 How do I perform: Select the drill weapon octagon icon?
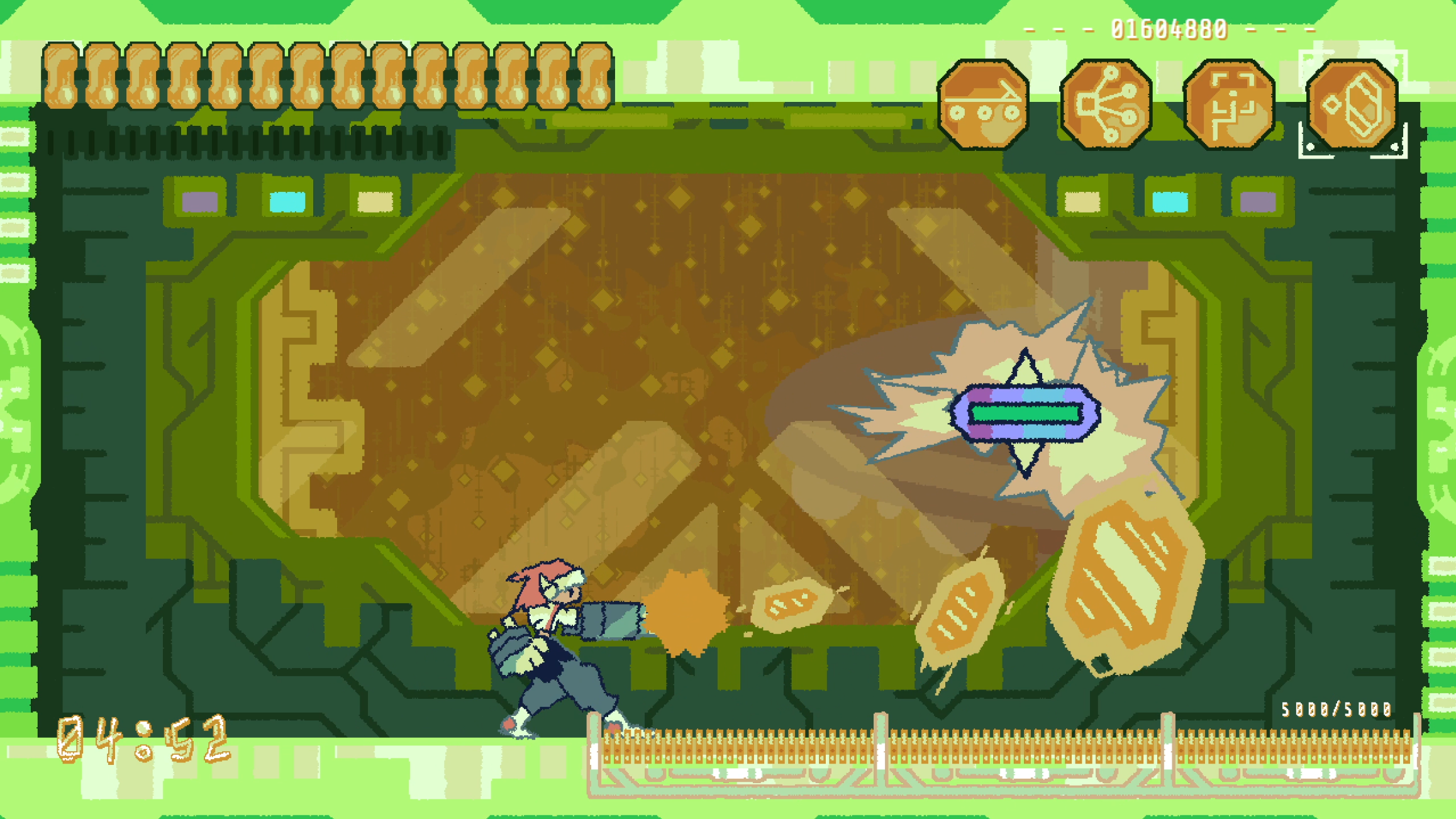pyautogui.click(x=983, y=103)
